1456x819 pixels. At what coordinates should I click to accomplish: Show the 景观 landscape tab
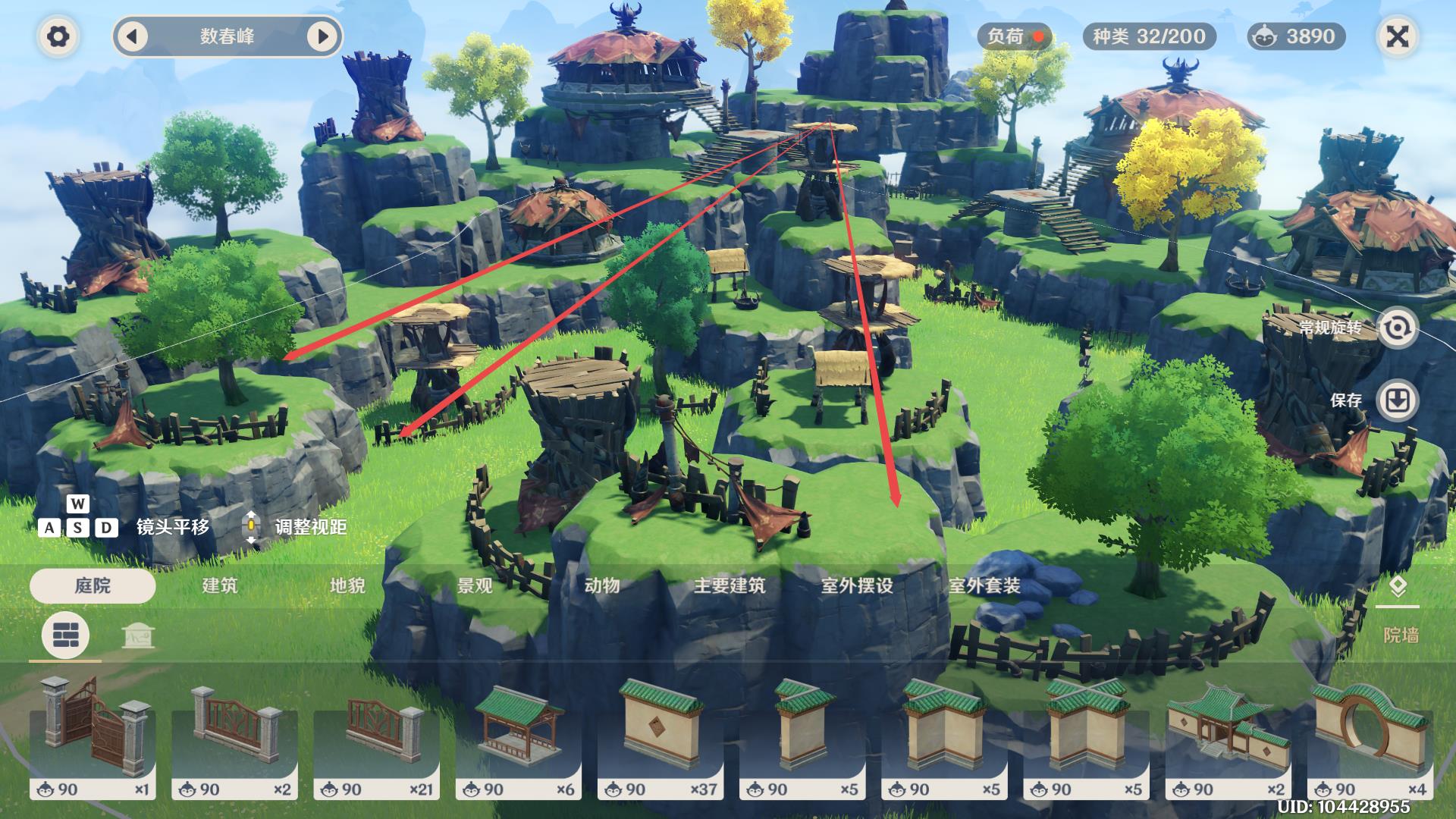pyautogui.click(x=475, y=585)
